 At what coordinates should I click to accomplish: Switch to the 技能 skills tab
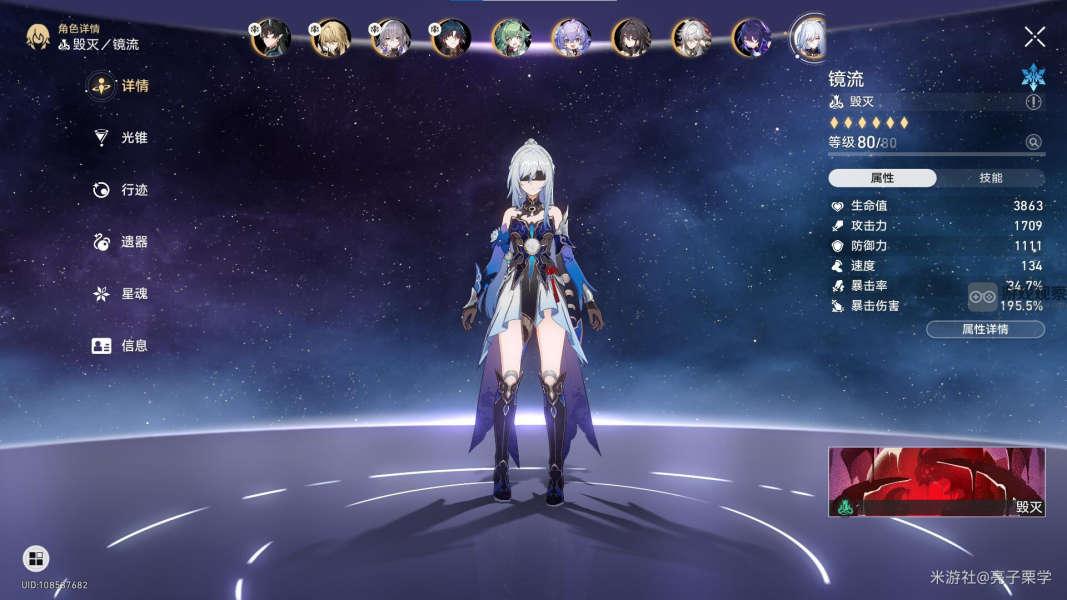[x=990, y=178]
